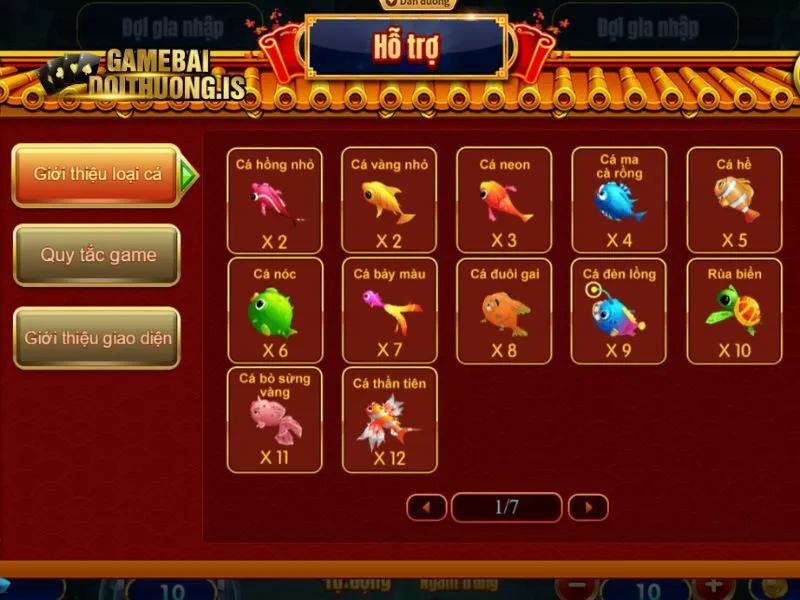Choose the Cá vàng nhỏ fish tile
The width and height of the screenshot is (800, 600).
tap(389, 200)
